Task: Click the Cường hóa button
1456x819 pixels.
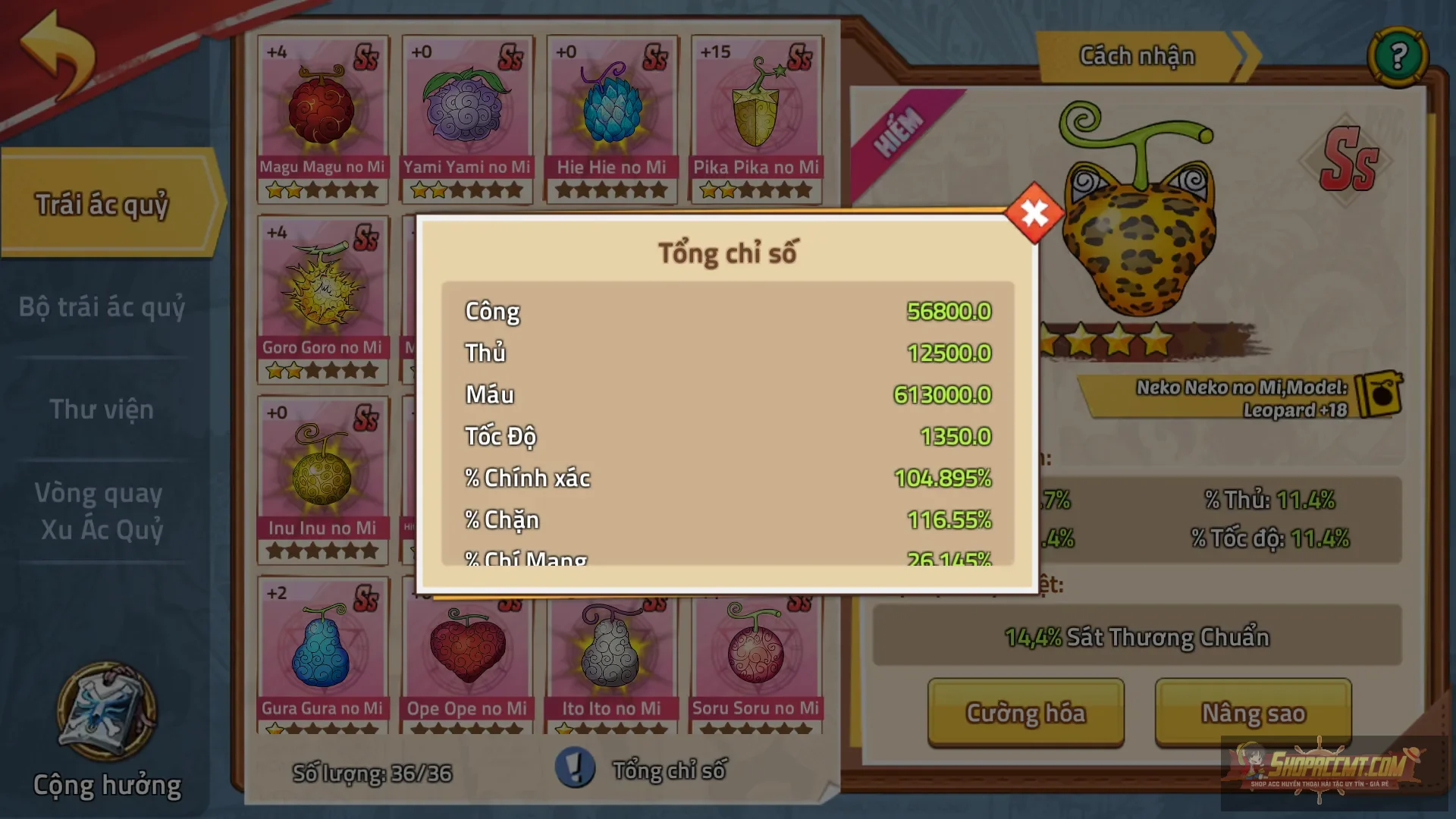Action: pos(1025,713)
